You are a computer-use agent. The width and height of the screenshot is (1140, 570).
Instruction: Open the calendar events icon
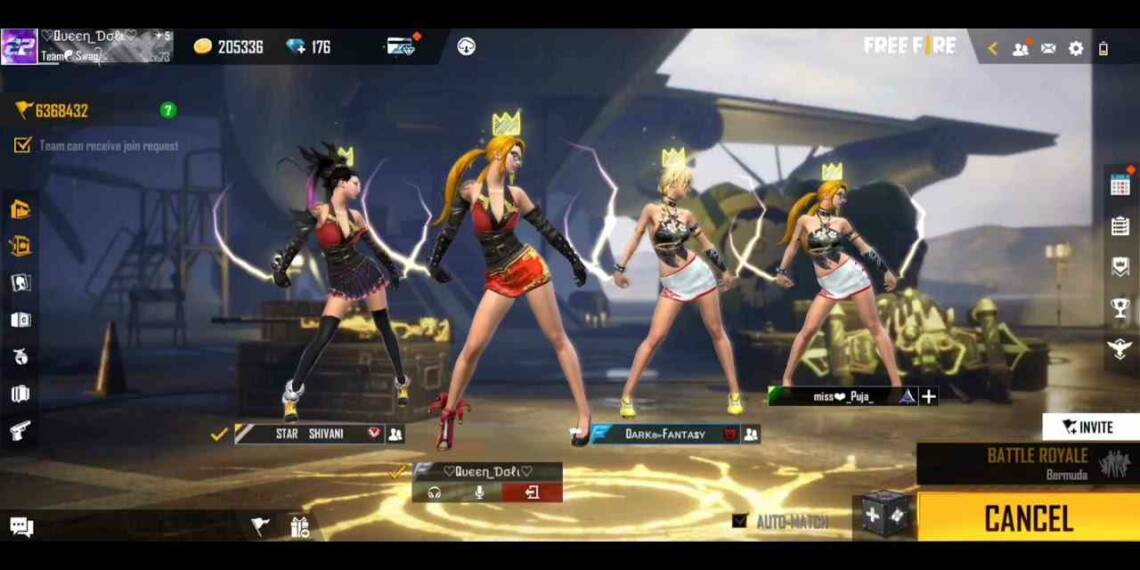pyautogui.click(x=1120, y=185)
